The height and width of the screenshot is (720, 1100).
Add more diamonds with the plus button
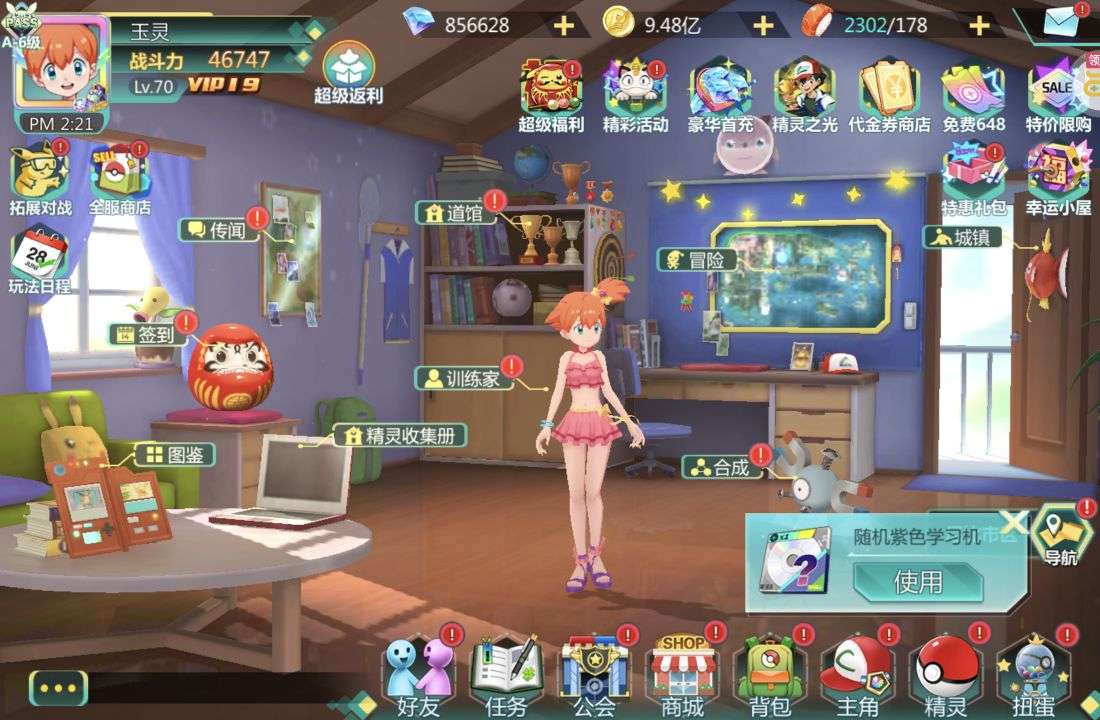point(564,25)
